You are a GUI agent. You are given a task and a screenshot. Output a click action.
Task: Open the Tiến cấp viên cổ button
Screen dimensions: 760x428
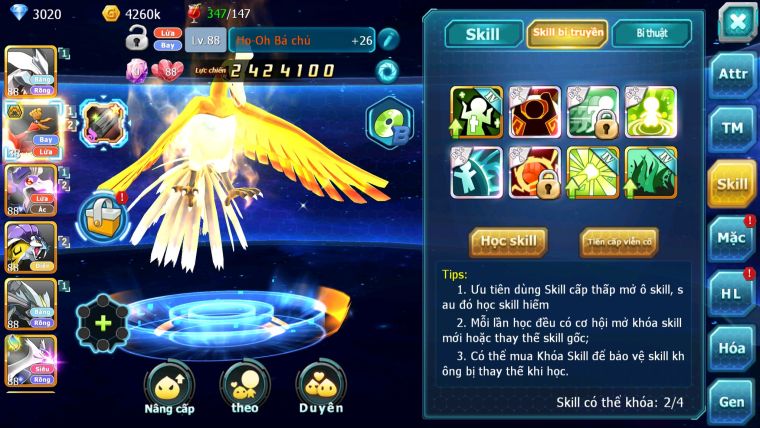coord(619,241)
